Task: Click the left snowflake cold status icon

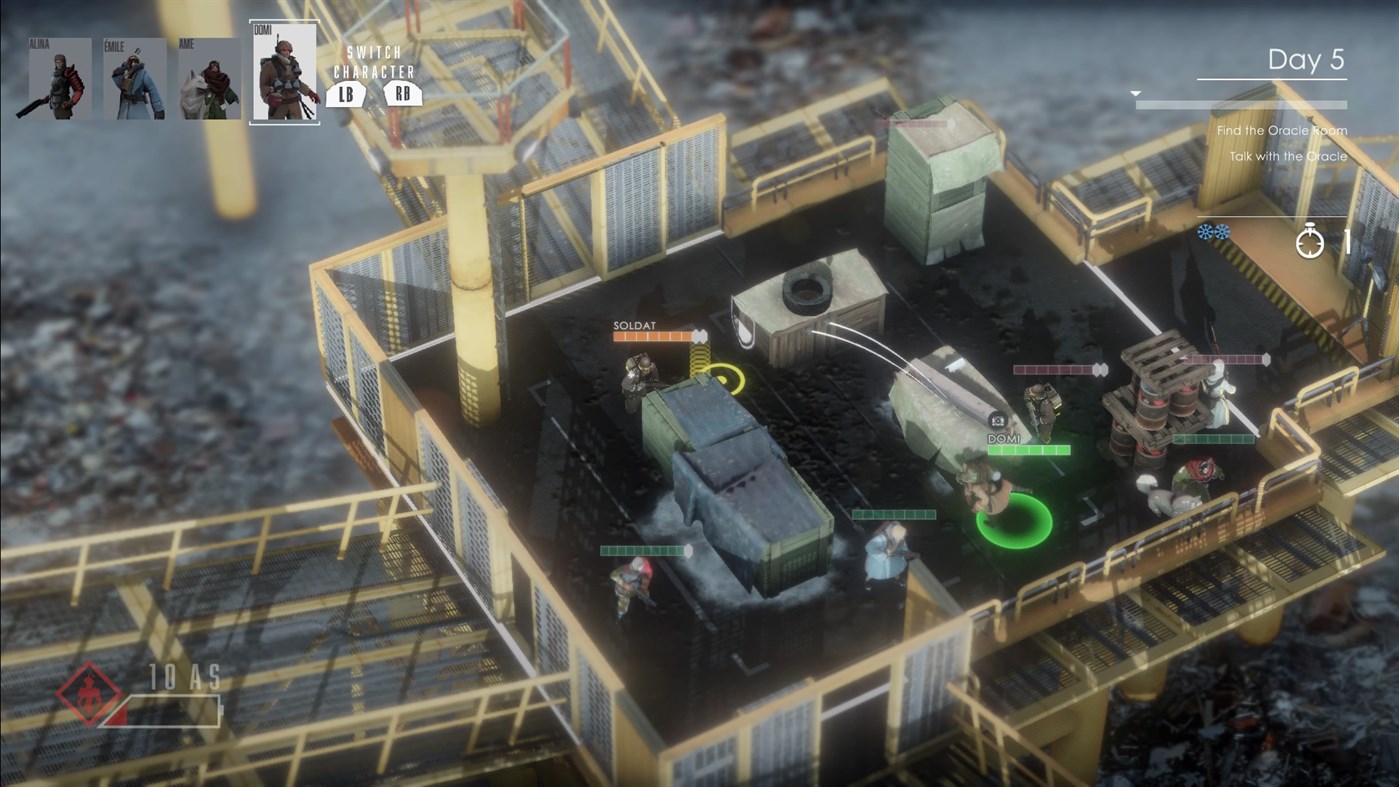Action: 1205,232
